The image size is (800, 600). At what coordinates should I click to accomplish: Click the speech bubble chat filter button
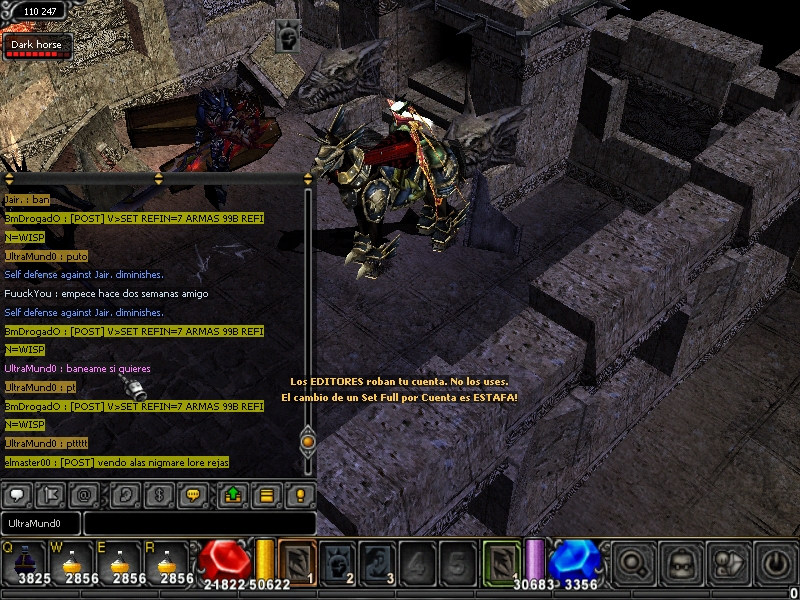(x=17, y=494)
